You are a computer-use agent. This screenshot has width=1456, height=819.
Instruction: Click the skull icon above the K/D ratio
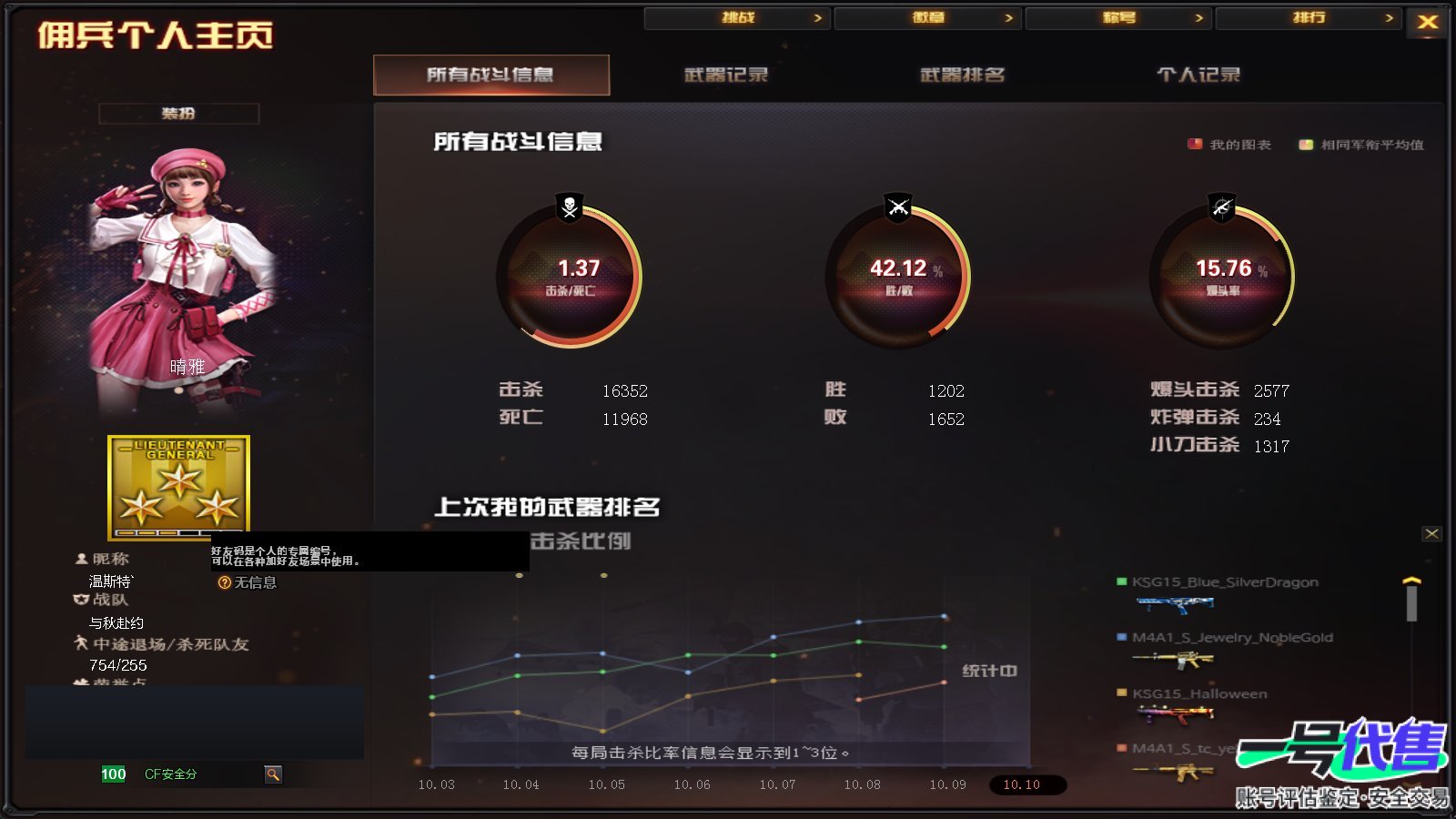tap(567, 209)
